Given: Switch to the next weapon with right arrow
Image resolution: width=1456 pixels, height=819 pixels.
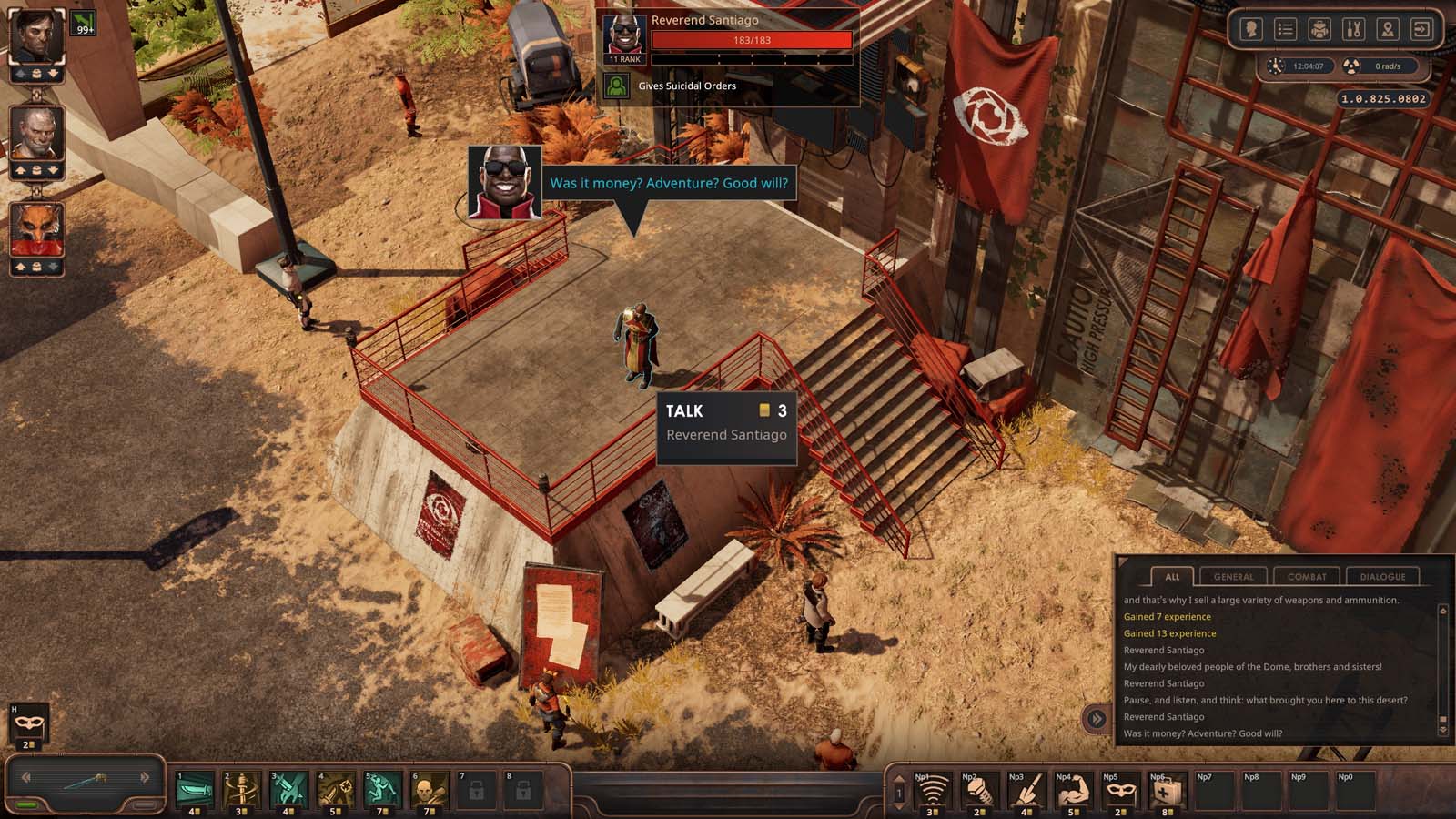Looking at the screenshot, I should click(145, 777).
